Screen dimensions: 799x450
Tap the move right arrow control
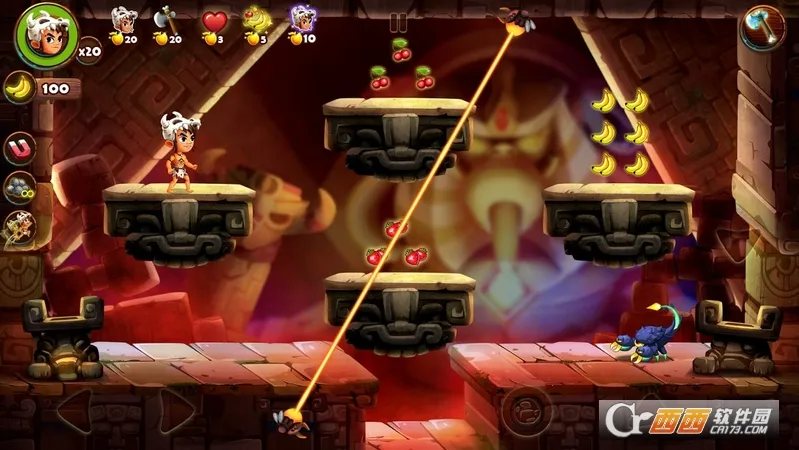pyautogui.click(x=176, y=410)
